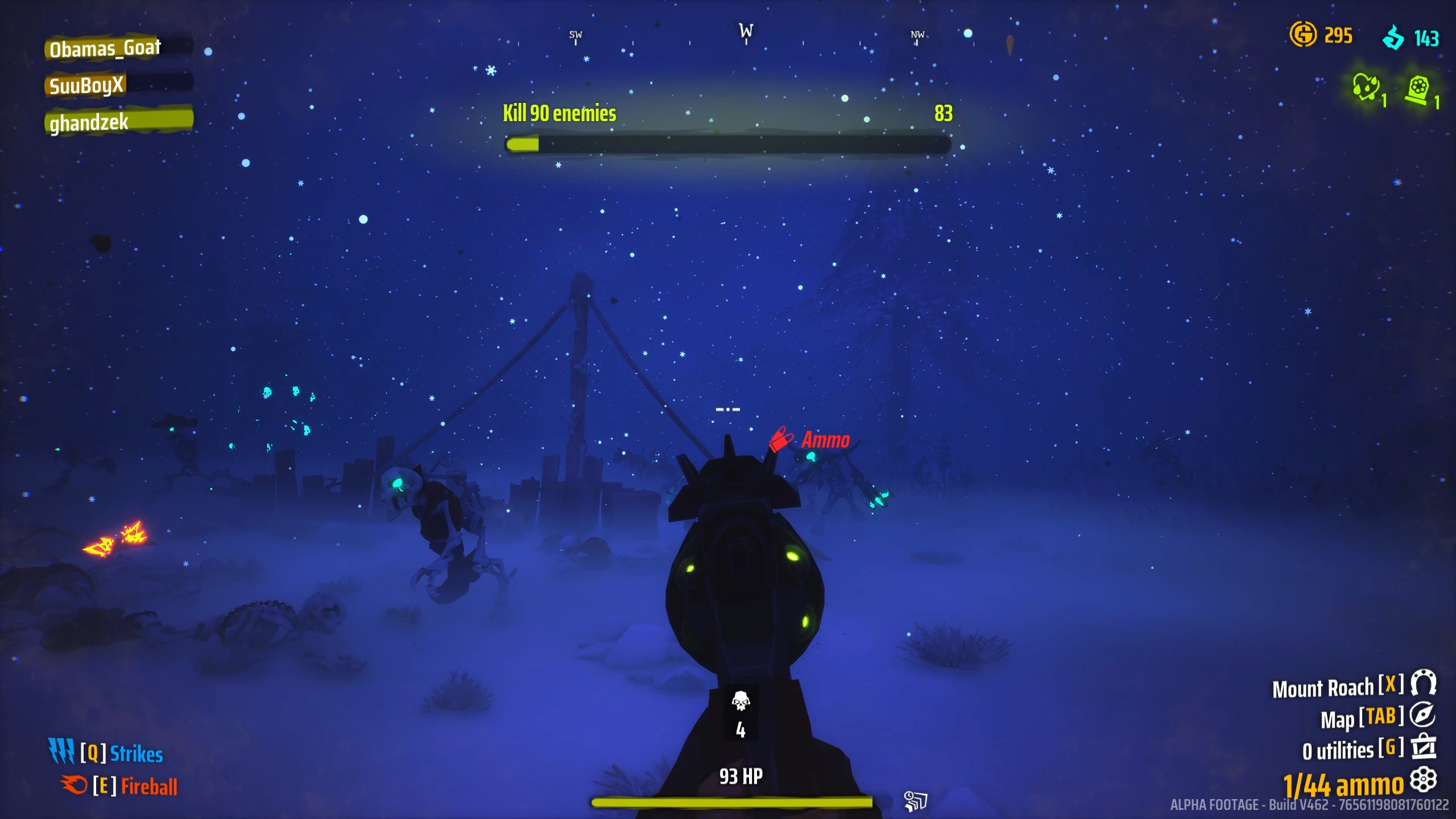Select SuuBoyX's party entry
1456x819 pixels.
pyautogui.click(x=87, y=85)
